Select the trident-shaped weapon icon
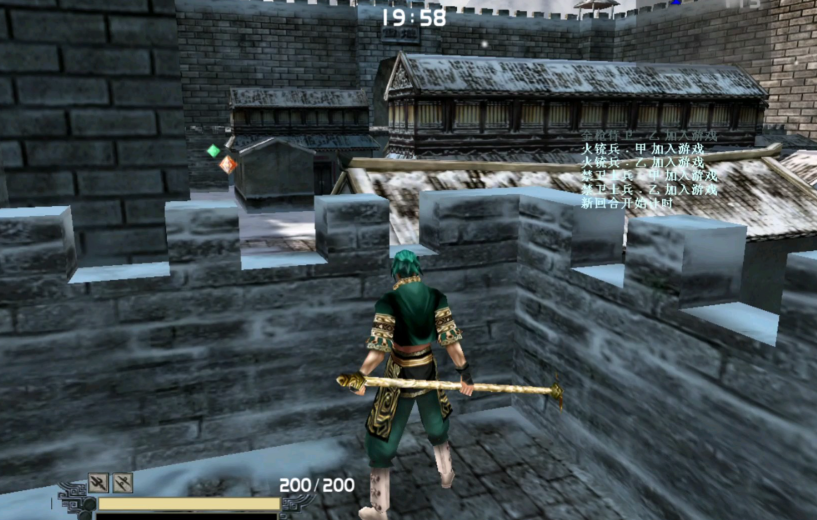Viewport: 817px width, 520px height. tap(98, 483)
